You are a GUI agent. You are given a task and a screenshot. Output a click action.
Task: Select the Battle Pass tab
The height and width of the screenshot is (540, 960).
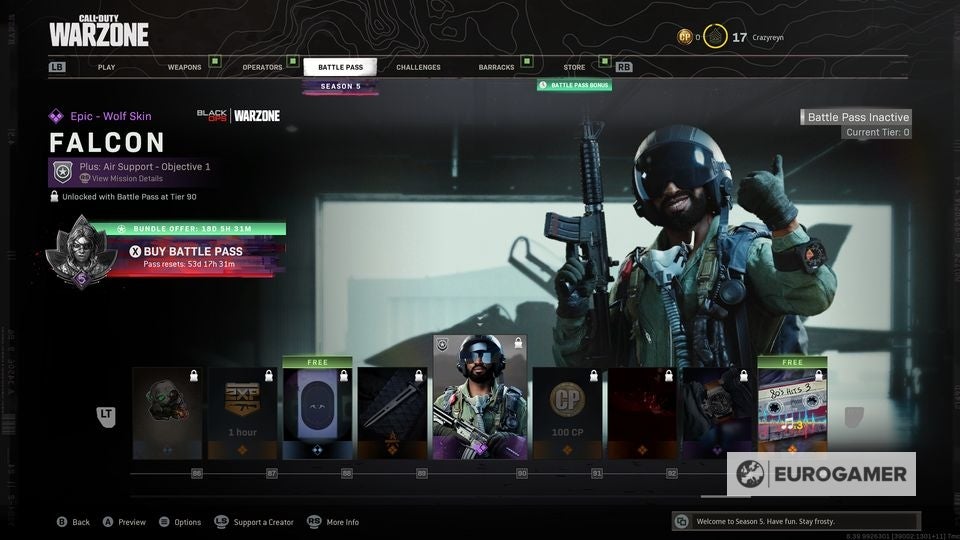click(340, 67)
